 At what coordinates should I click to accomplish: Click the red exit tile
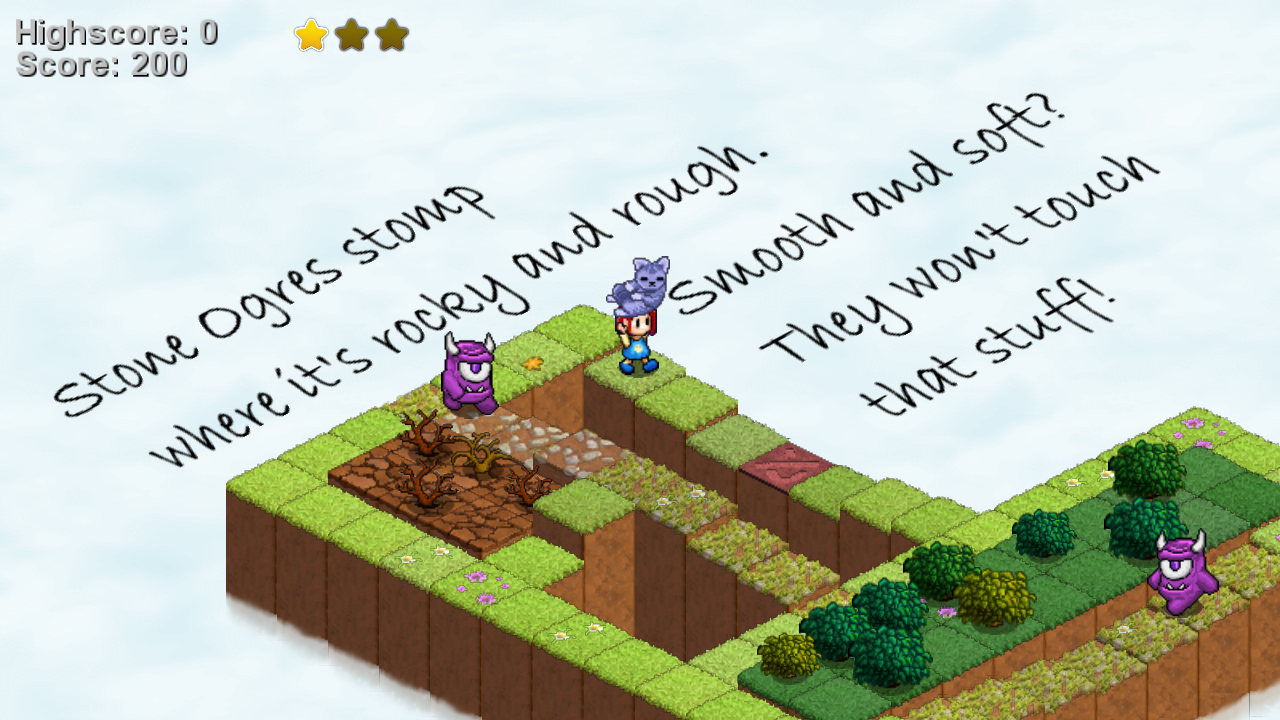point(786,466)
